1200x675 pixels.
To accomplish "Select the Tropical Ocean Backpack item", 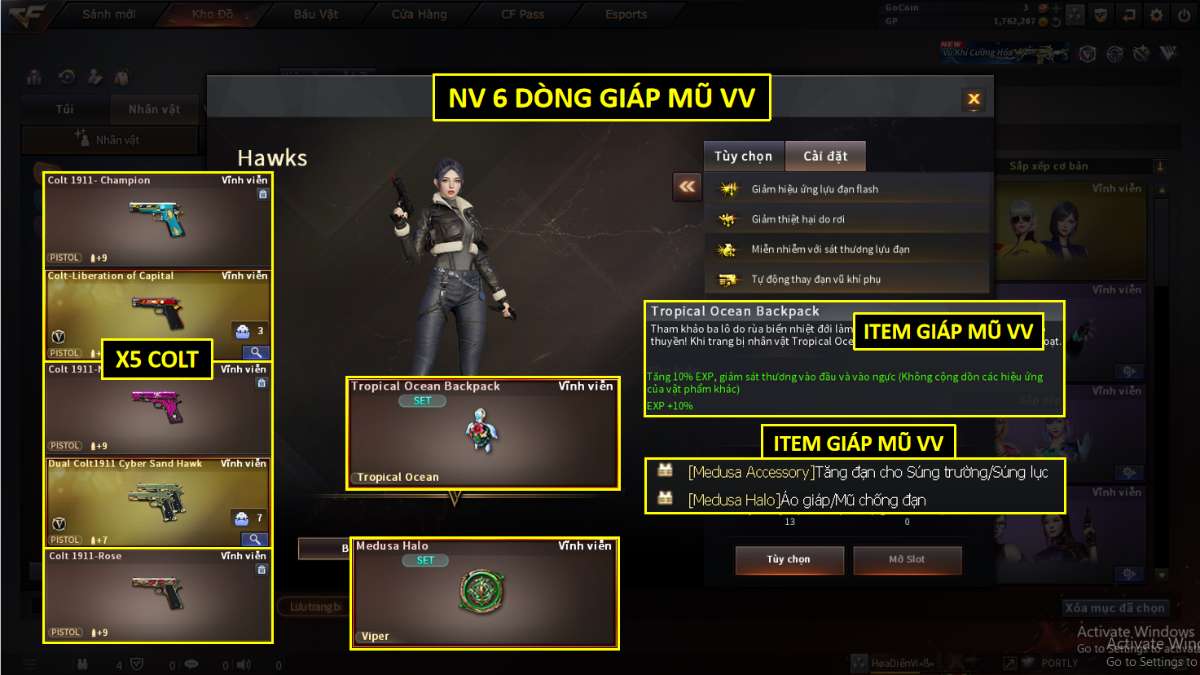I will tap(482, 433).
